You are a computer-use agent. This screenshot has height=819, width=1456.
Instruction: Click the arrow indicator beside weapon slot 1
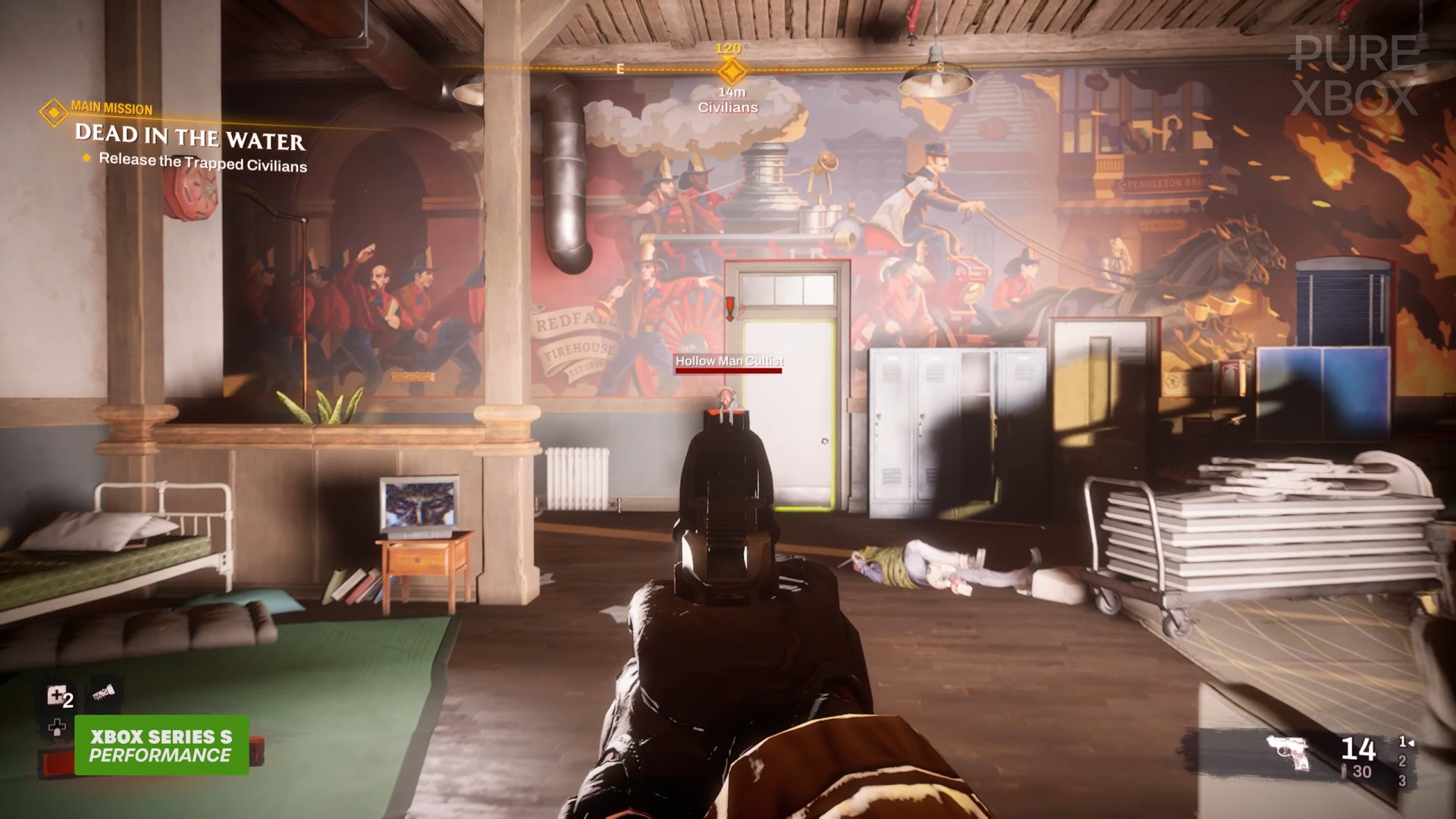point(1412,743)
